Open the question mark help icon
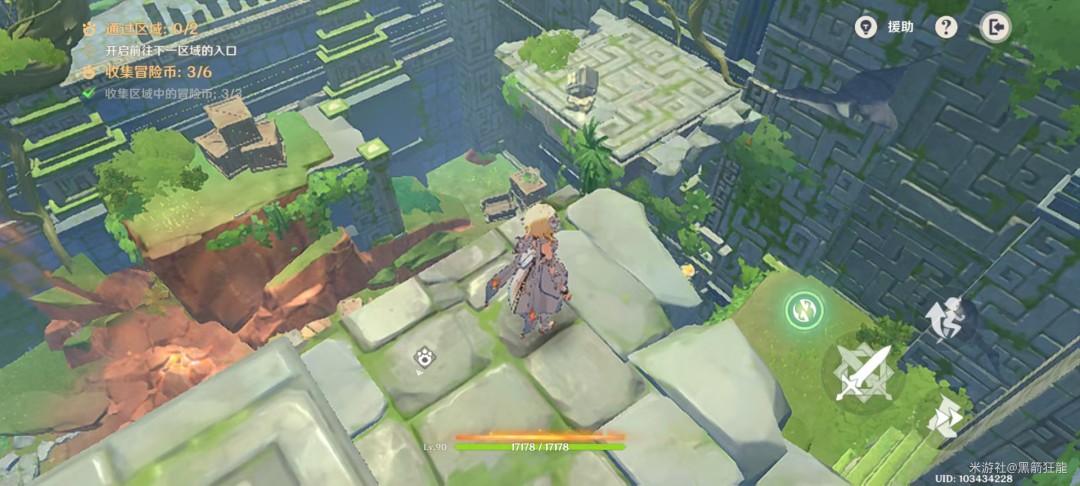 pyautogui.click(x=946, y=27)
